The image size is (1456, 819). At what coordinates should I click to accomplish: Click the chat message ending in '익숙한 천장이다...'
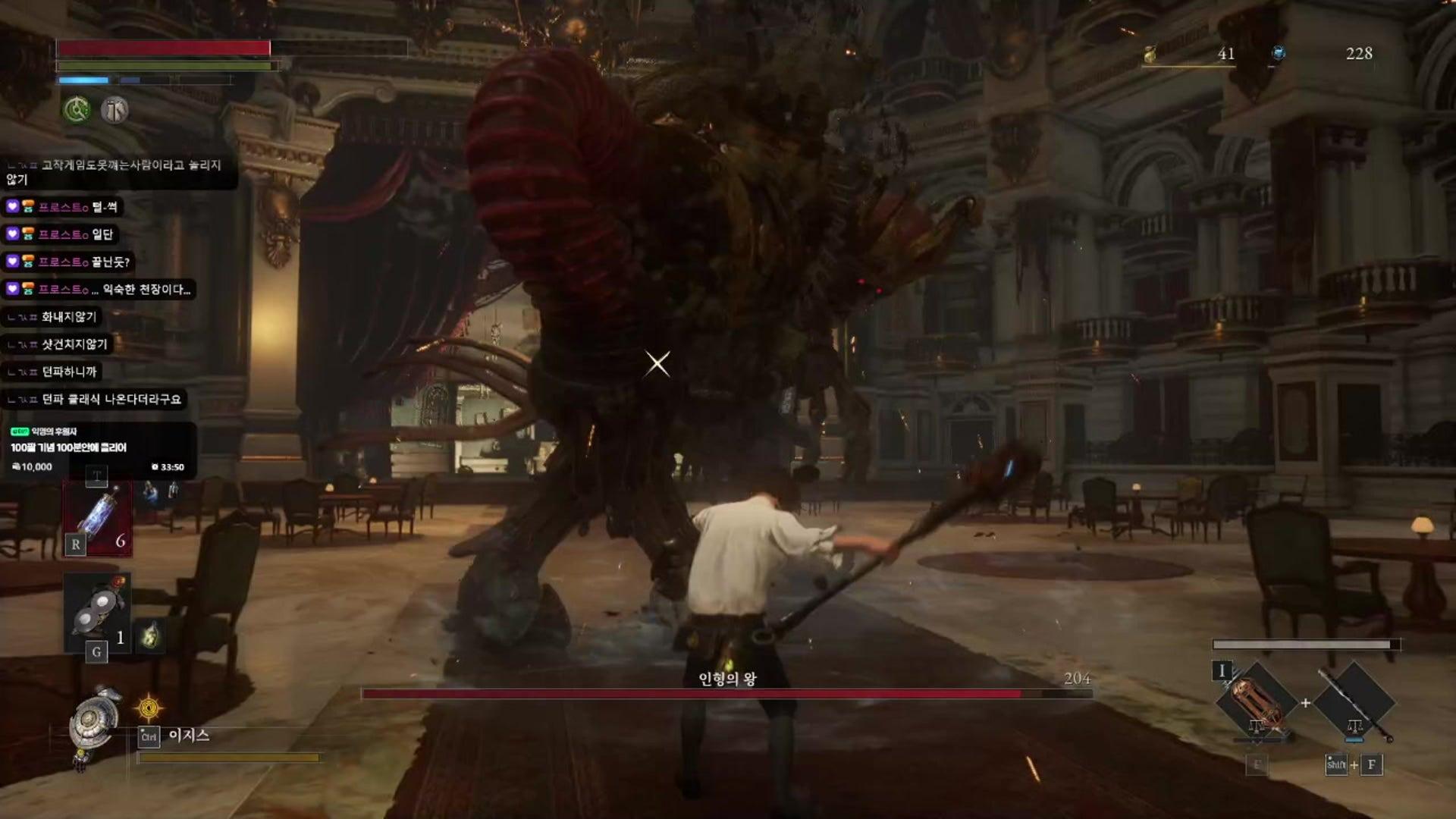point(99,289)
